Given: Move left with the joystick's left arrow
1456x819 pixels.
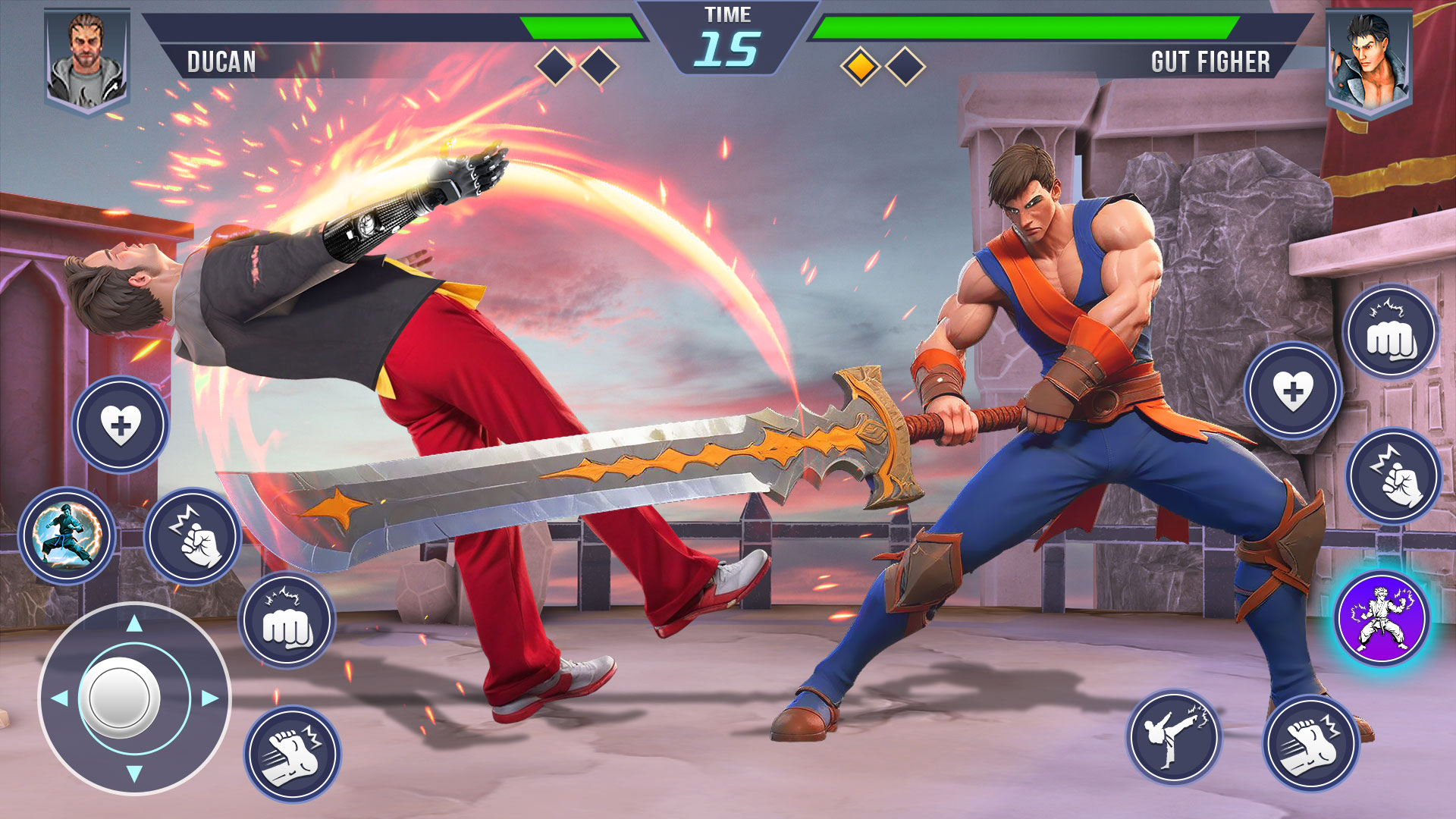Looking at the screenshot, I should pos(60,698).
